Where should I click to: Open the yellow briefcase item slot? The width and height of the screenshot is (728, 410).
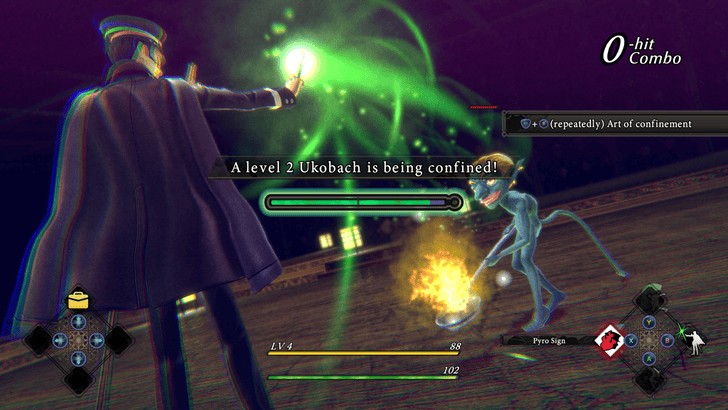point(78,299)
